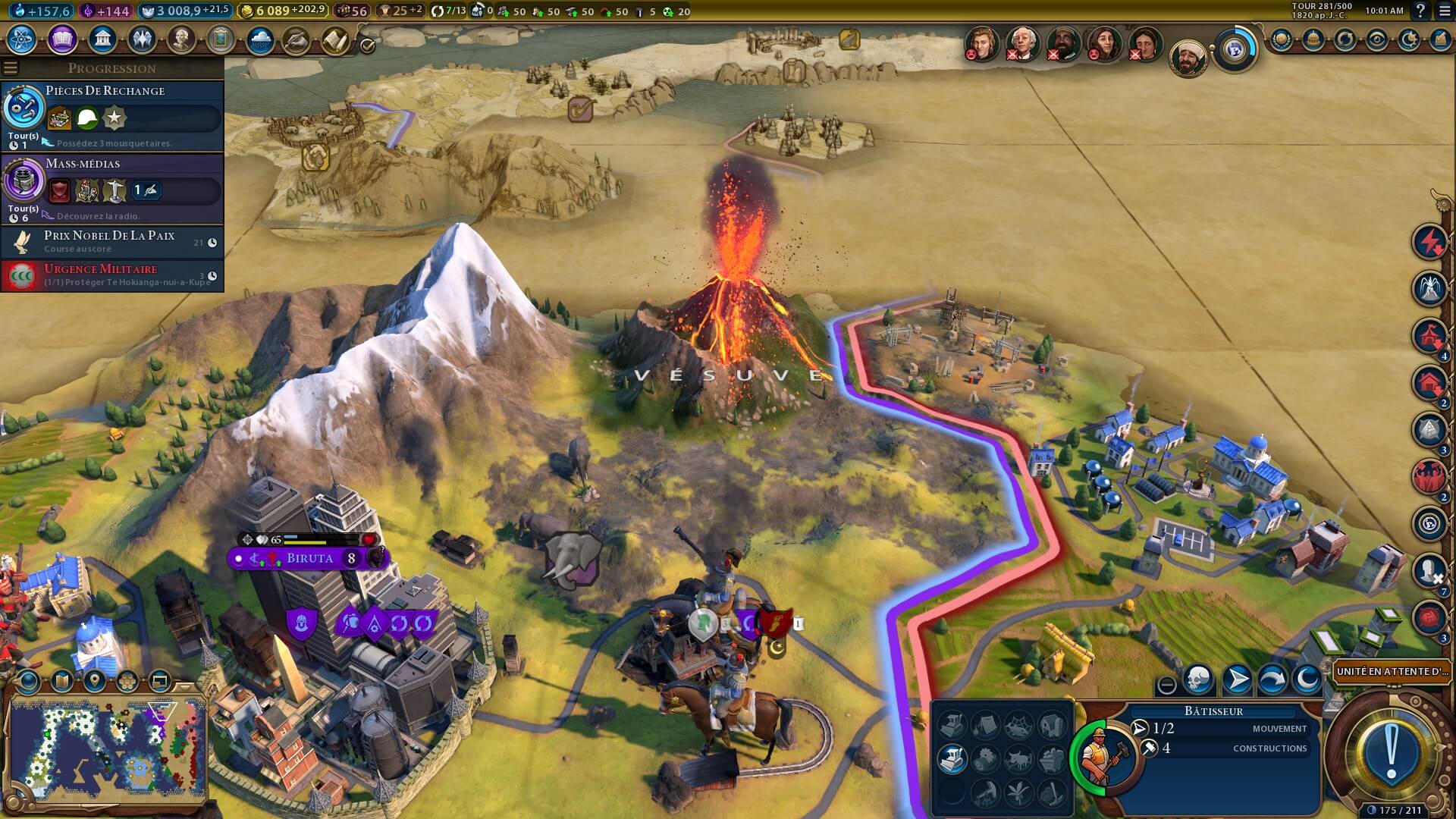This screenshot has width=1456, height=819.
Task: Show the Prix Nobel de la Paix competition
Action: 112,242
